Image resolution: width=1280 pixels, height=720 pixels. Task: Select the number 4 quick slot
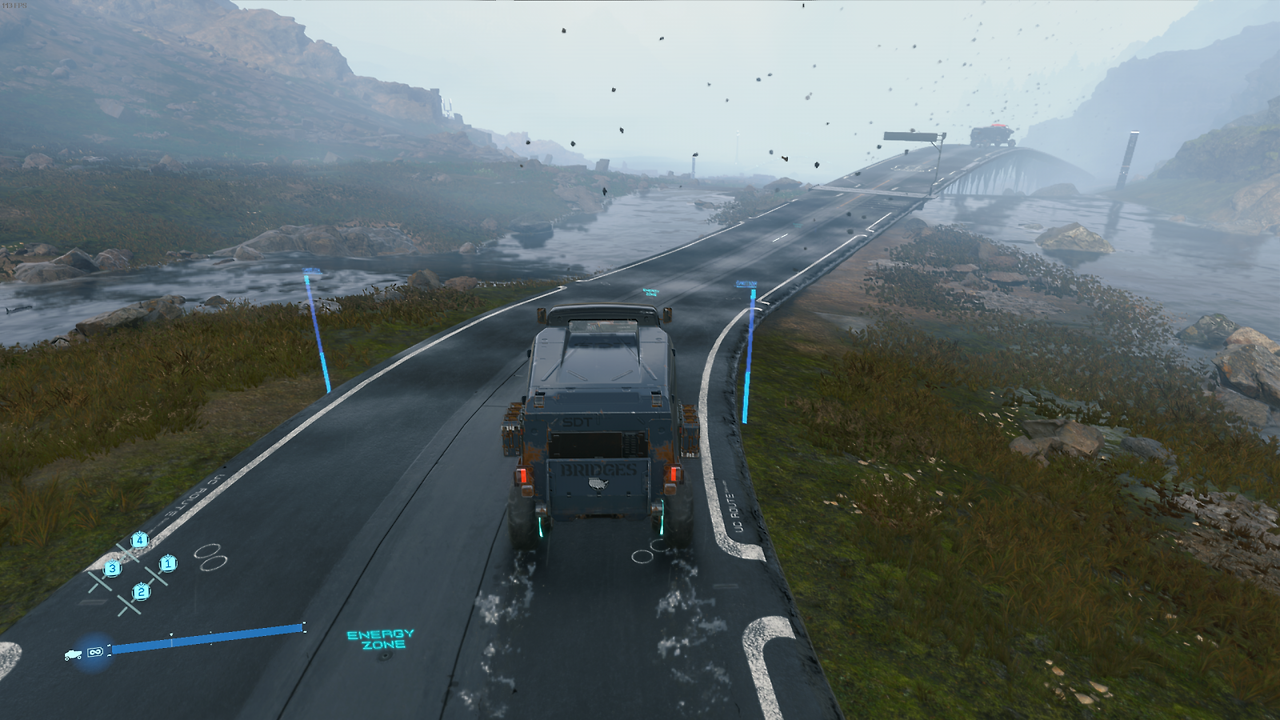point(139,541)
